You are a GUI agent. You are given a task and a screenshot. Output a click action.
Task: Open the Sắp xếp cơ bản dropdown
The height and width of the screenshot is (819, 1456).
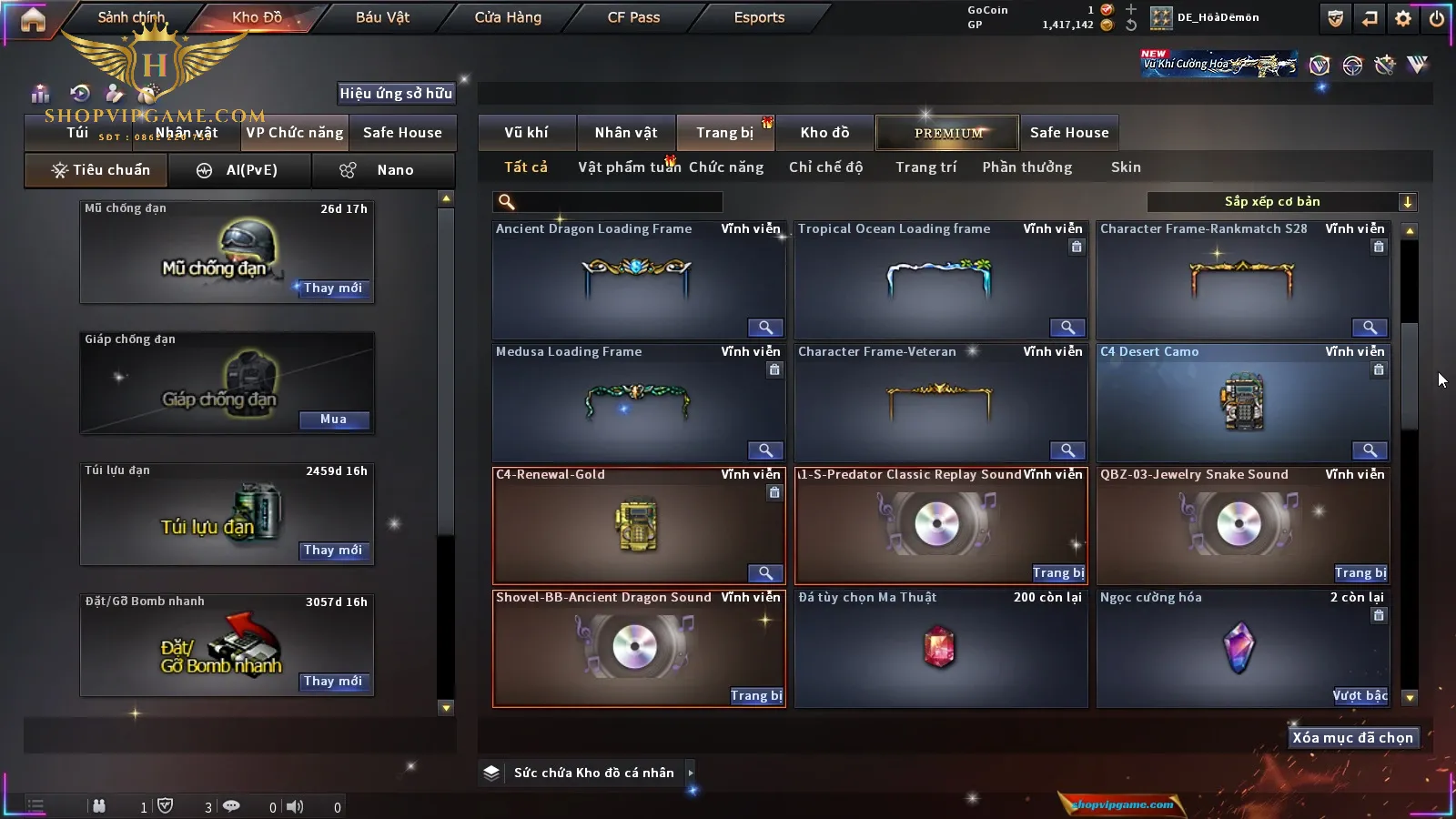(1281, 202)
